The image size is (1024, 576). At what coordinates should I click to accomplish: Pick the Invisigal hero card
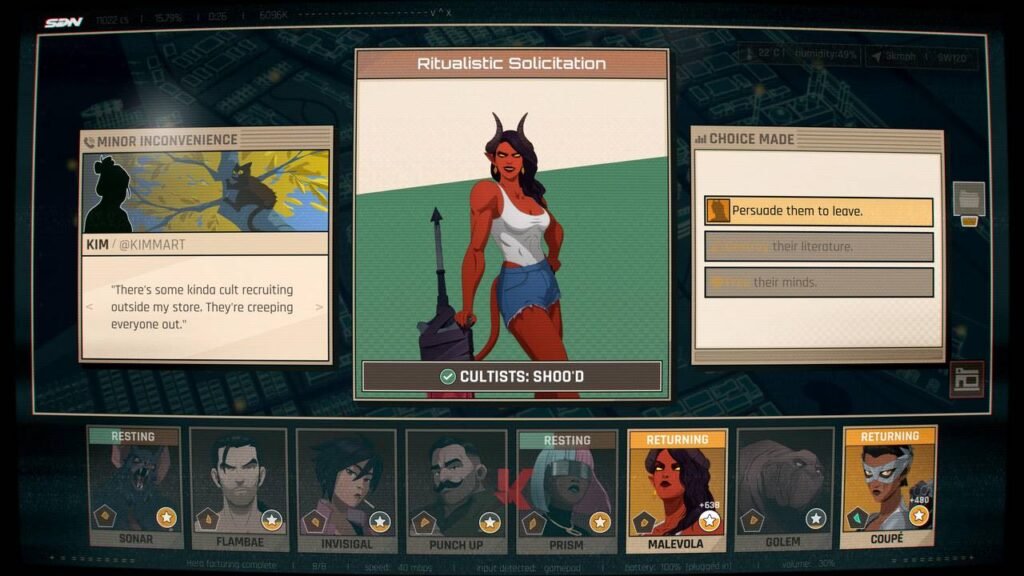347,489
